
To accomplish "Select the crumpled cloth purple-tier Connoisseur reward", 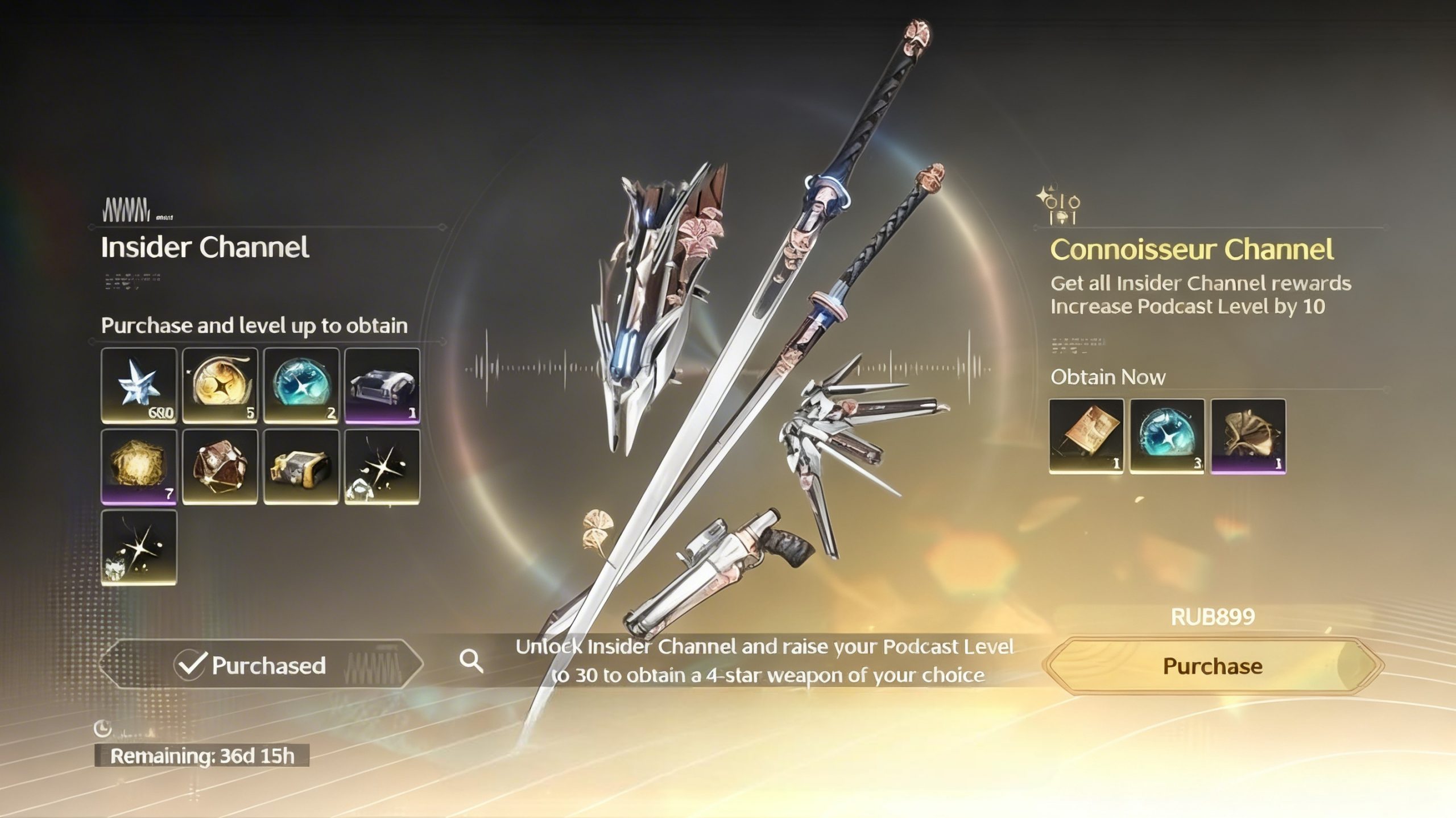I will click(x=1248, y=436).
